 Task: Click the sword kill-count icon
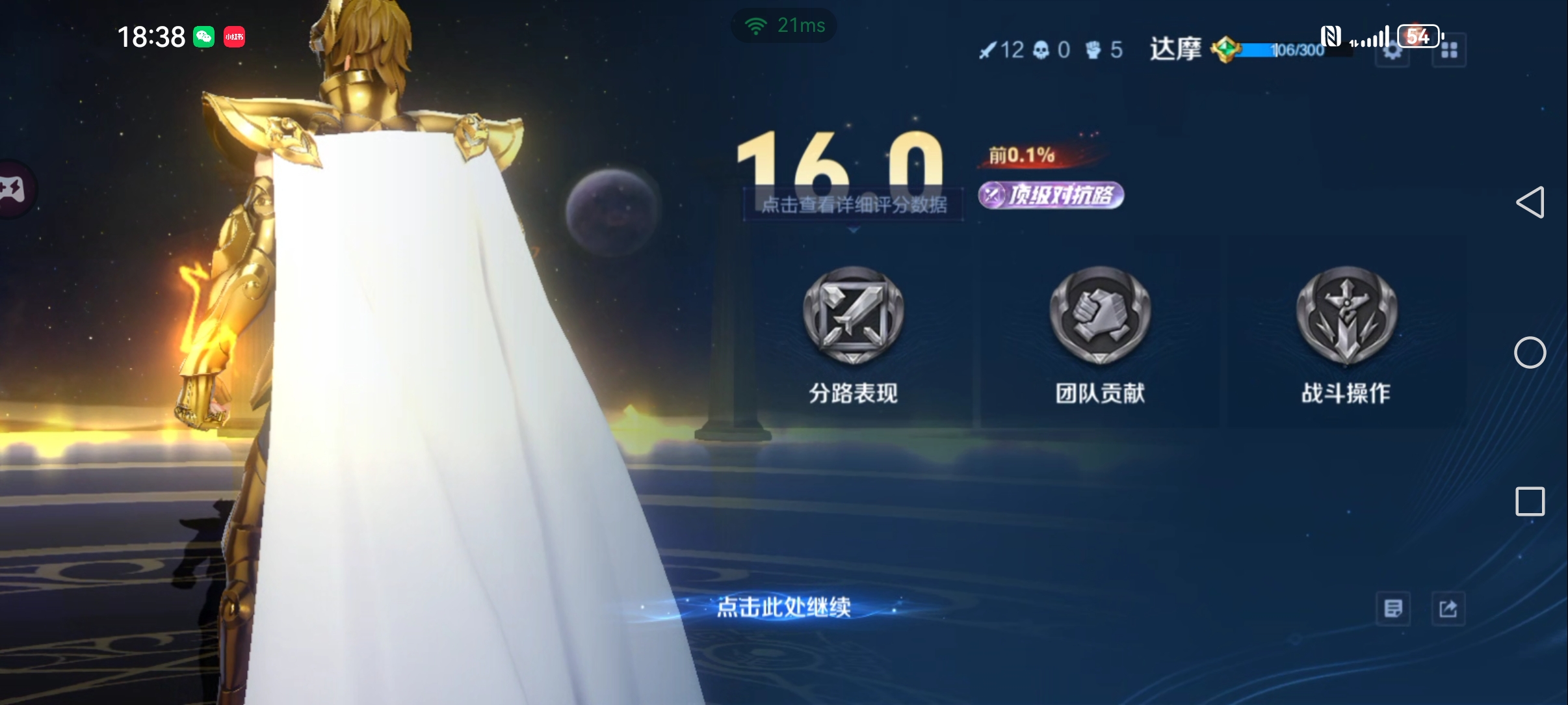coord(989,50)
